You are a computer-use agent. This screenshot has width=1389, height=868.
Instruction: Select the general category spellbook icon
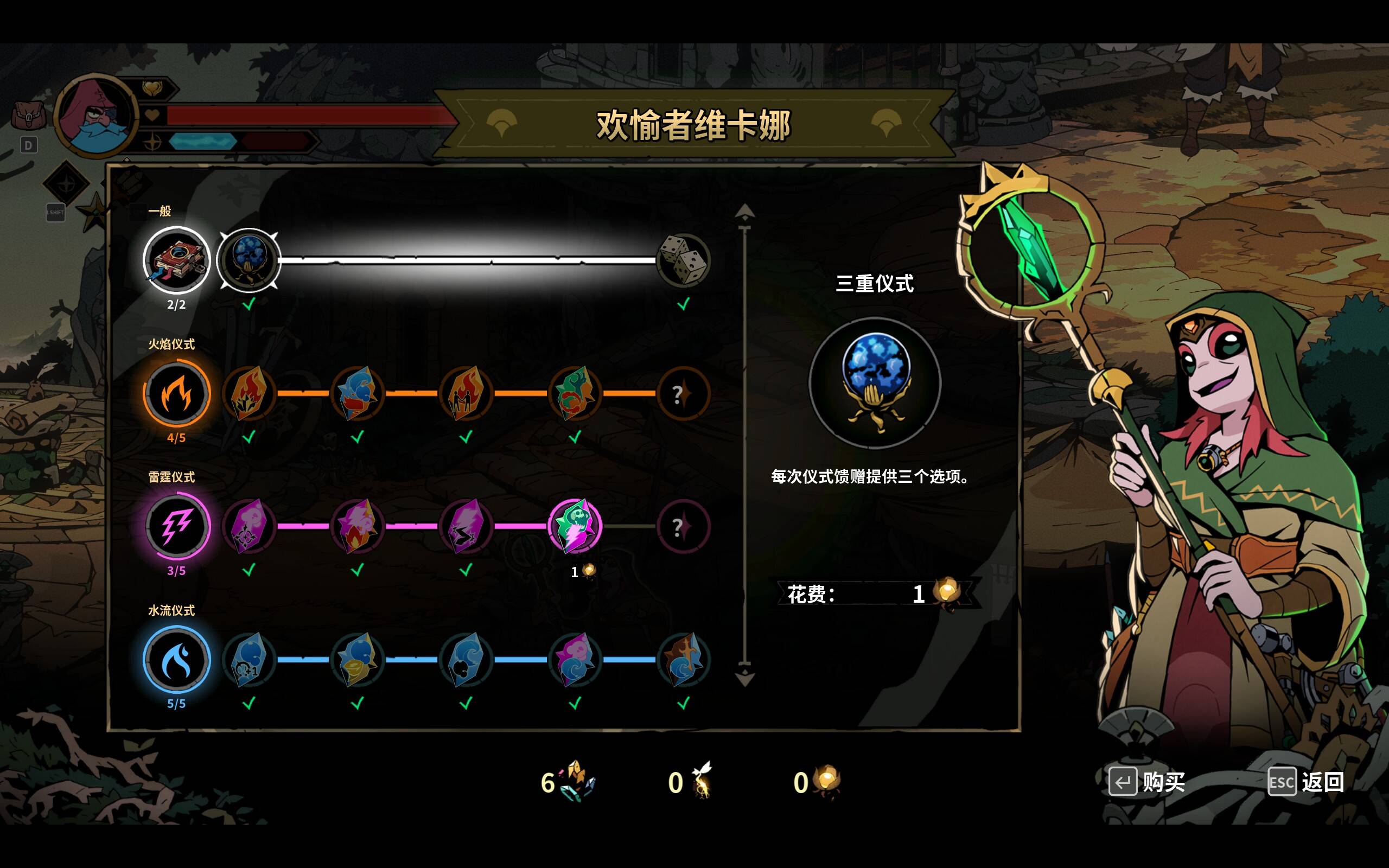click(176, 260)
